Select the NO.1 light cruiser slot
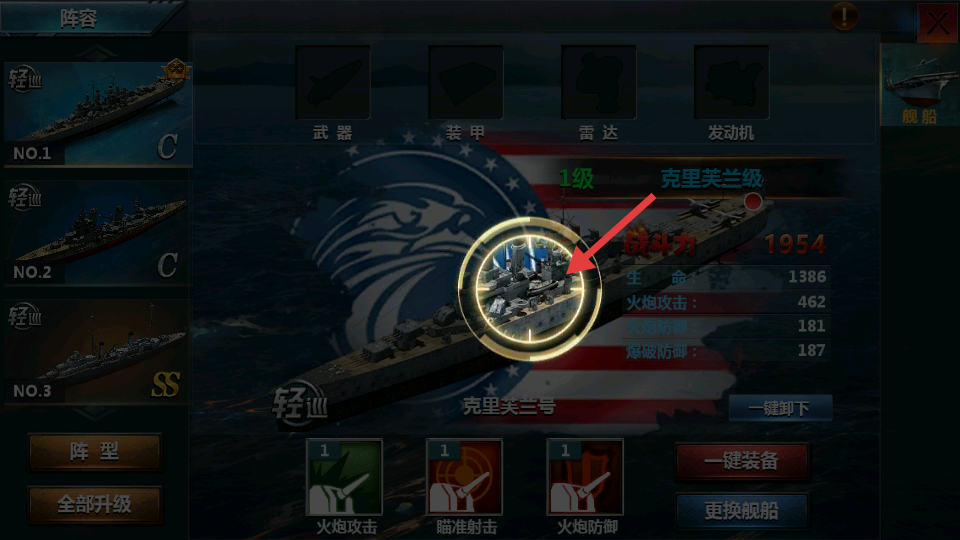This screenshot has height=540, width=960. pyautogui.click(x=95, y=114)
